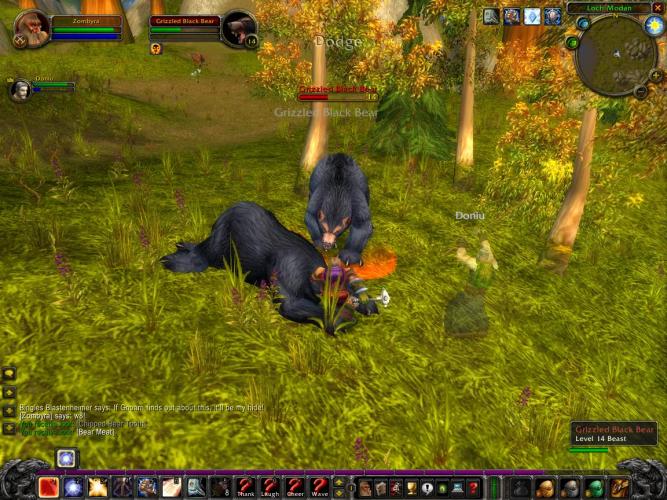Open the backpack bag slot

coord(618,487)
